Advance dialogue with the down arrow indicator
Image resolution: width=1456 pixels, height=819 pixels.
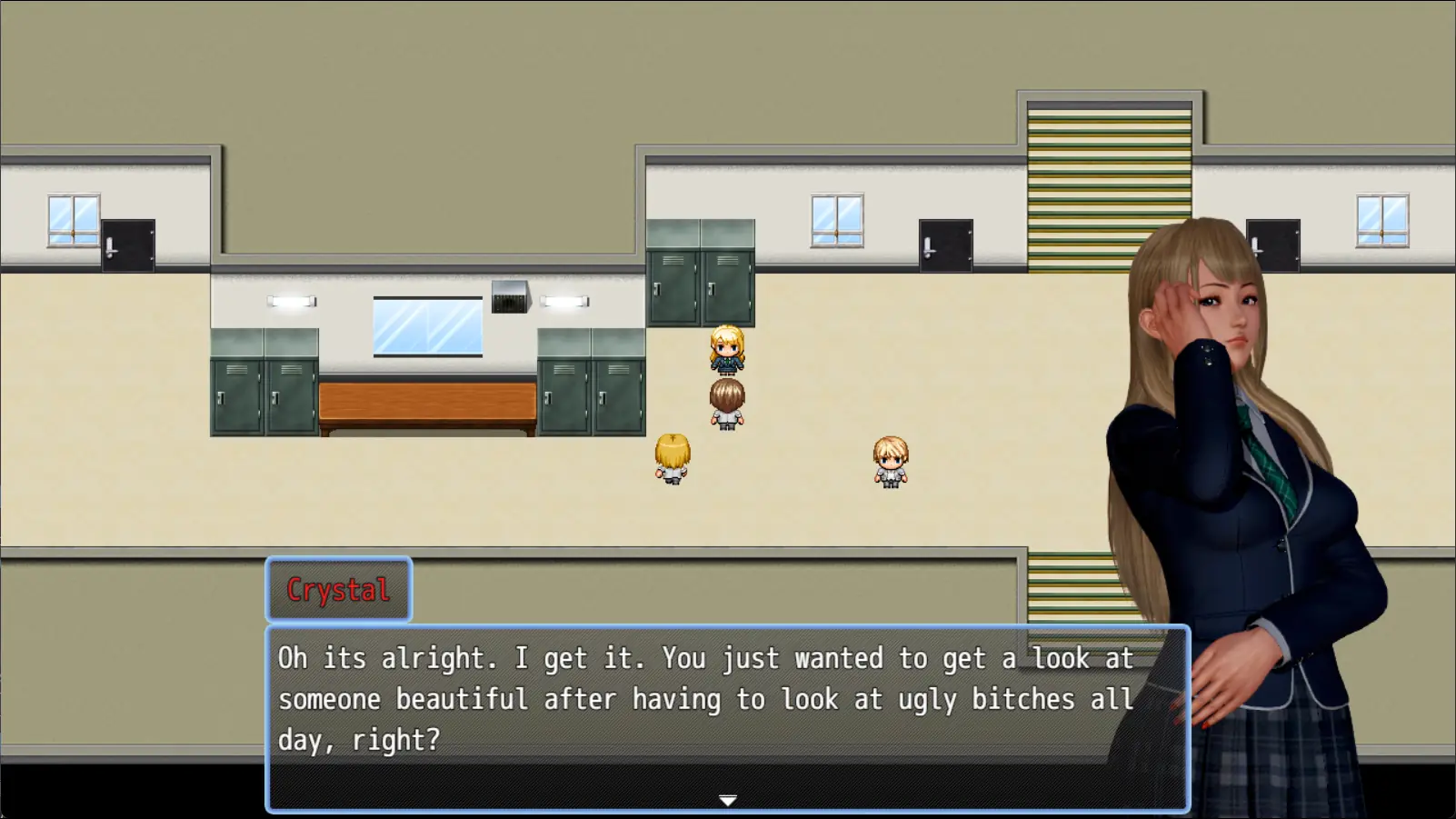pyautogui.click(x=727, y=800)
